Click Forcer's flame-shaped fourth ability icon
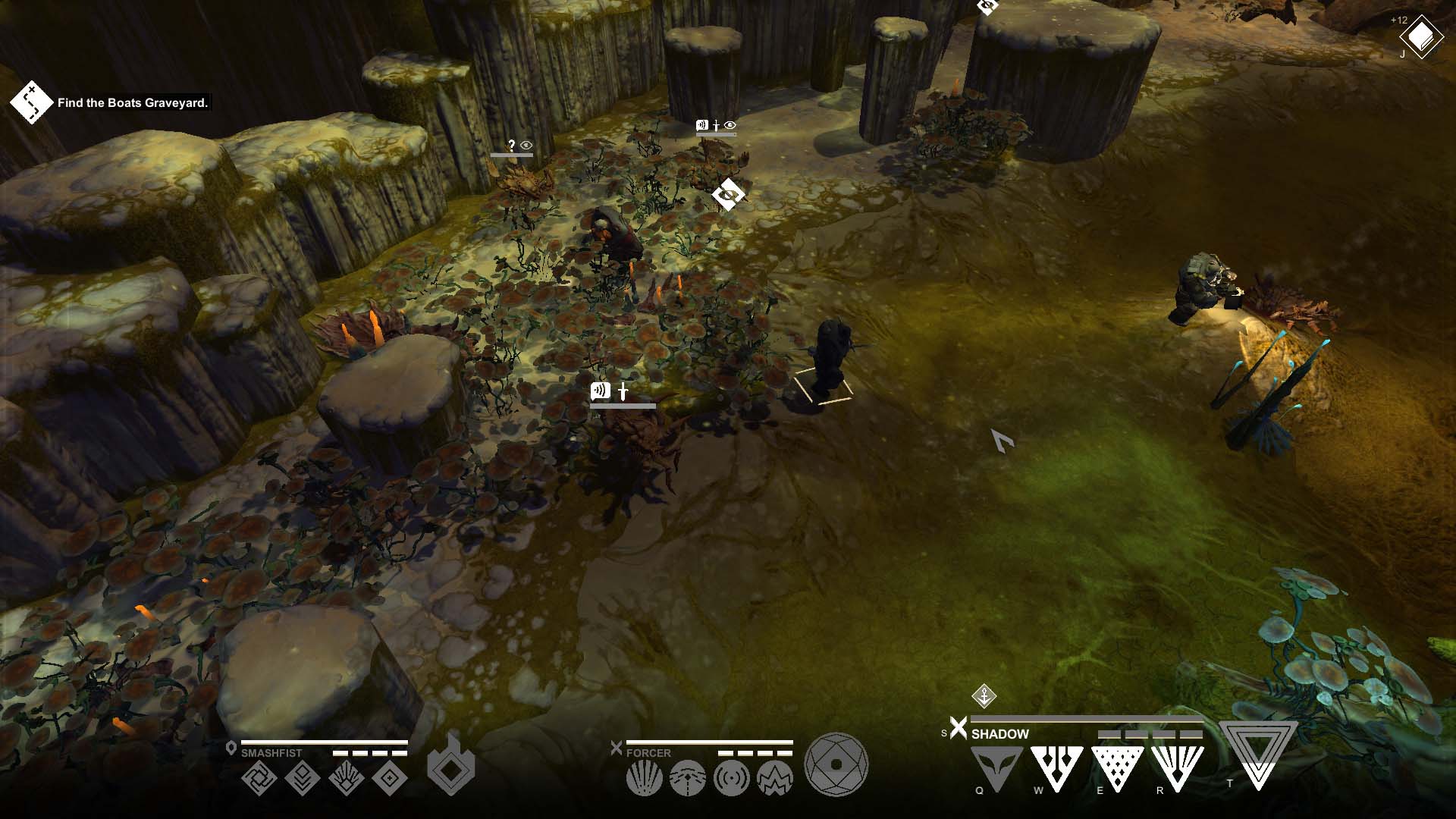 click(775, 777)
